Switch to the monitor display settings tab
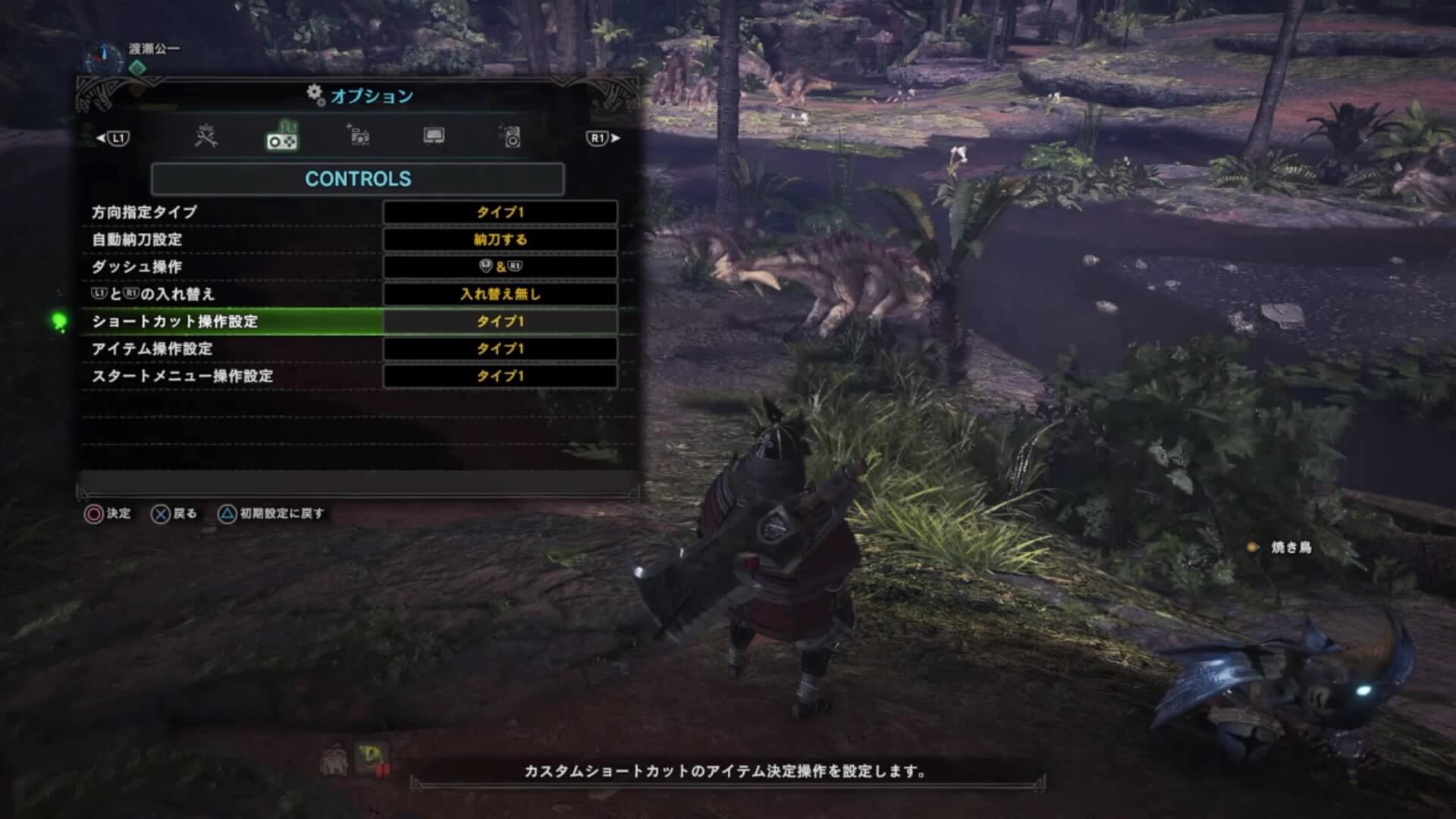The height and width of the screenshot is (819, 1456). coord(434,136)
